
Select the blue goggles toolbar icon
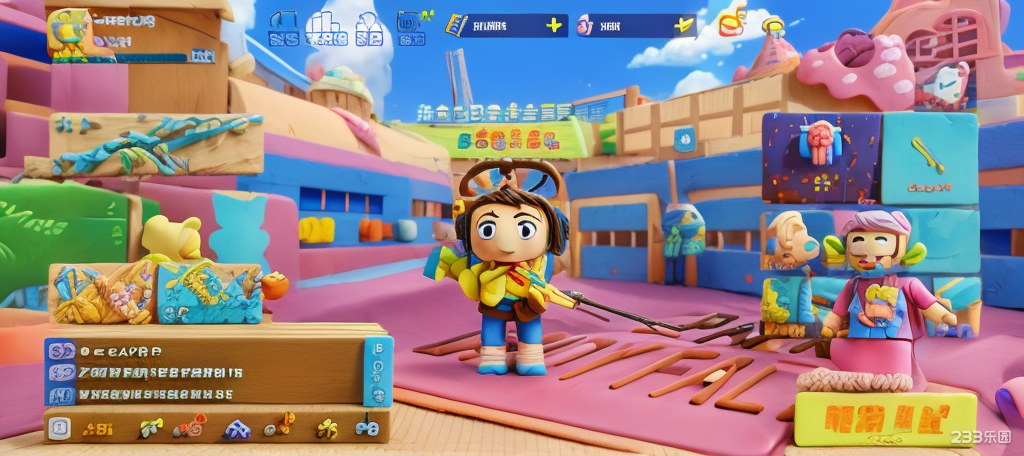[367, 429]
